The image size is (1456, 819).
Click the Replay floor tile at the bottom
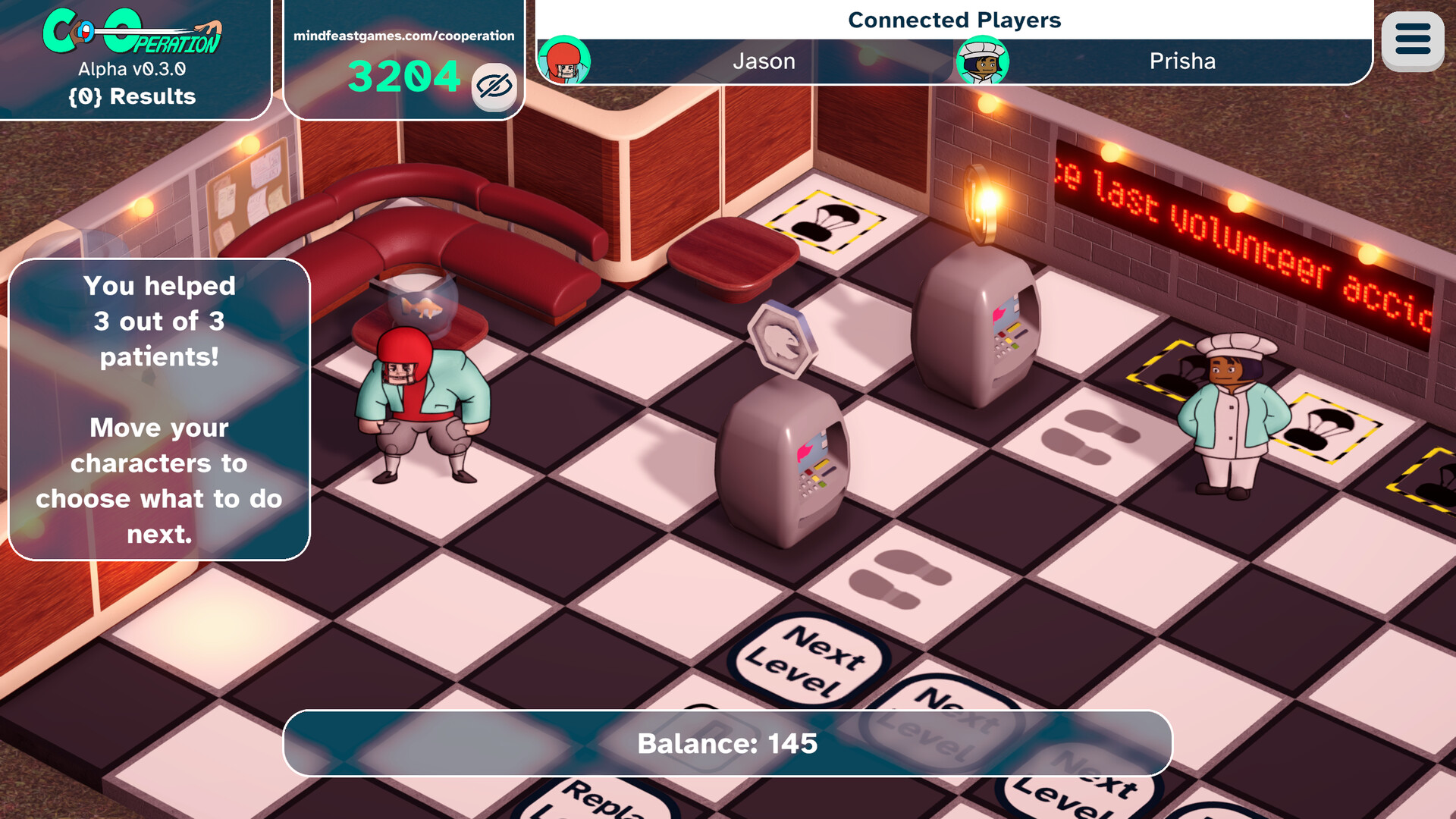599,802
